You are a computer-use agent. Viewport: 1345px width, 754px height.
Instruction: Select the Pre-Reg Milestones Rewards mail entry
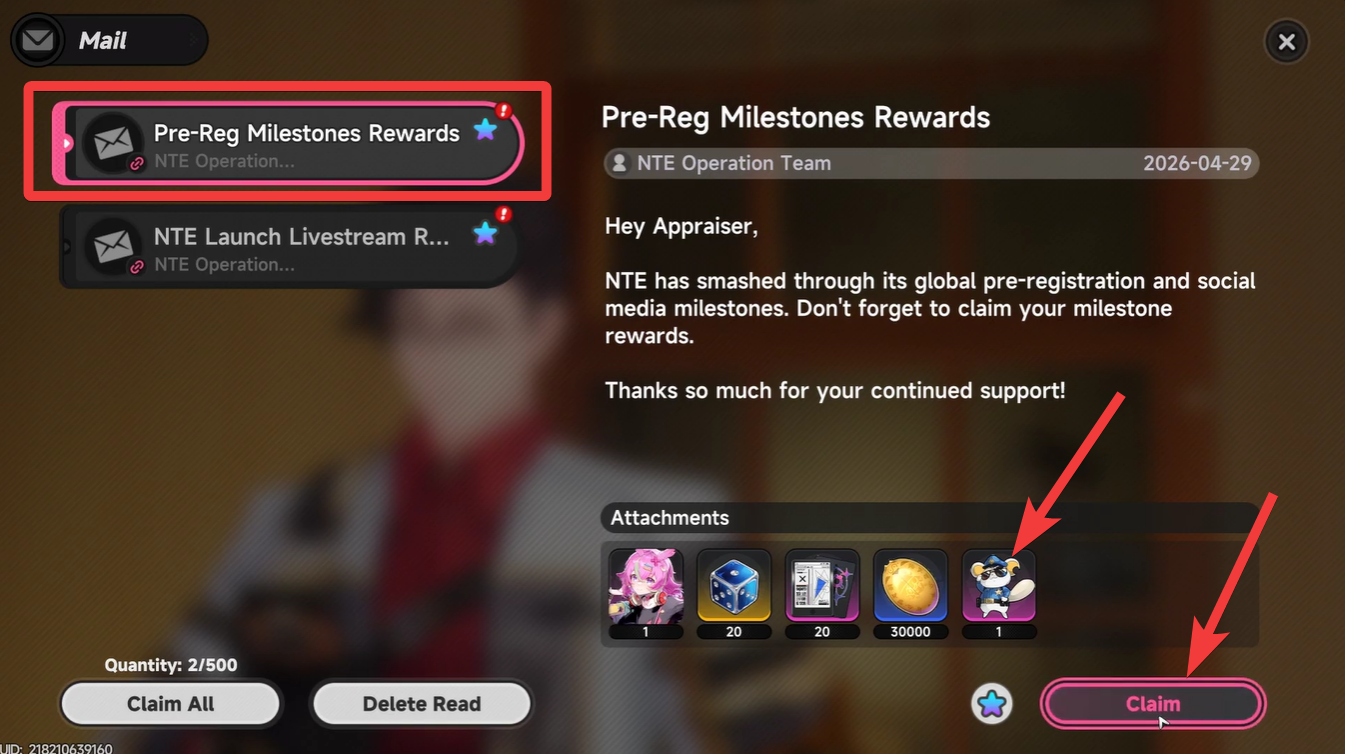pyautogui.click(x=290, y=142)
